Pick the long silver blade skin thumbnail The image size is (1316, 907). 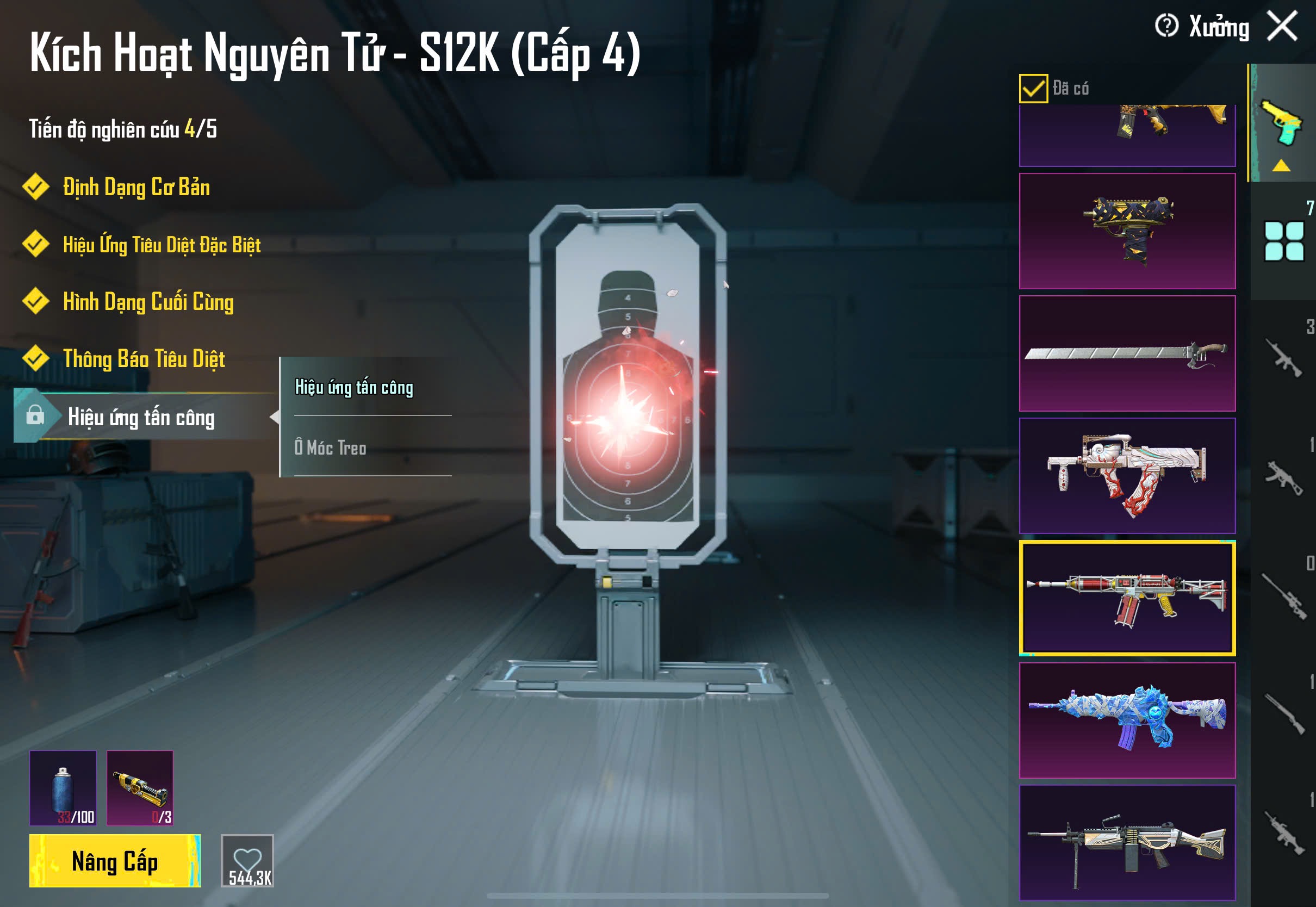click(1127, 353)
